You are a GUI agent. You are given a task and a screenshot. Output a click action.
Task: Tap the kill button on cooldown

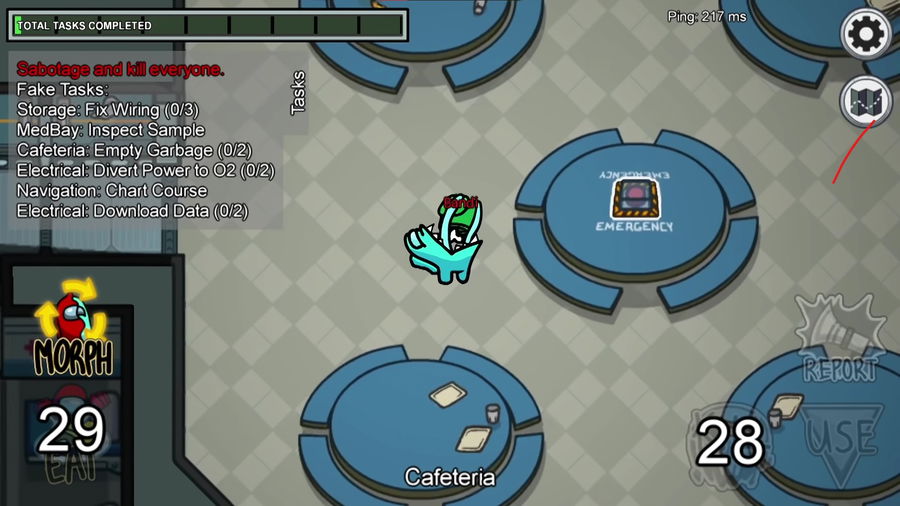(730, 442)
